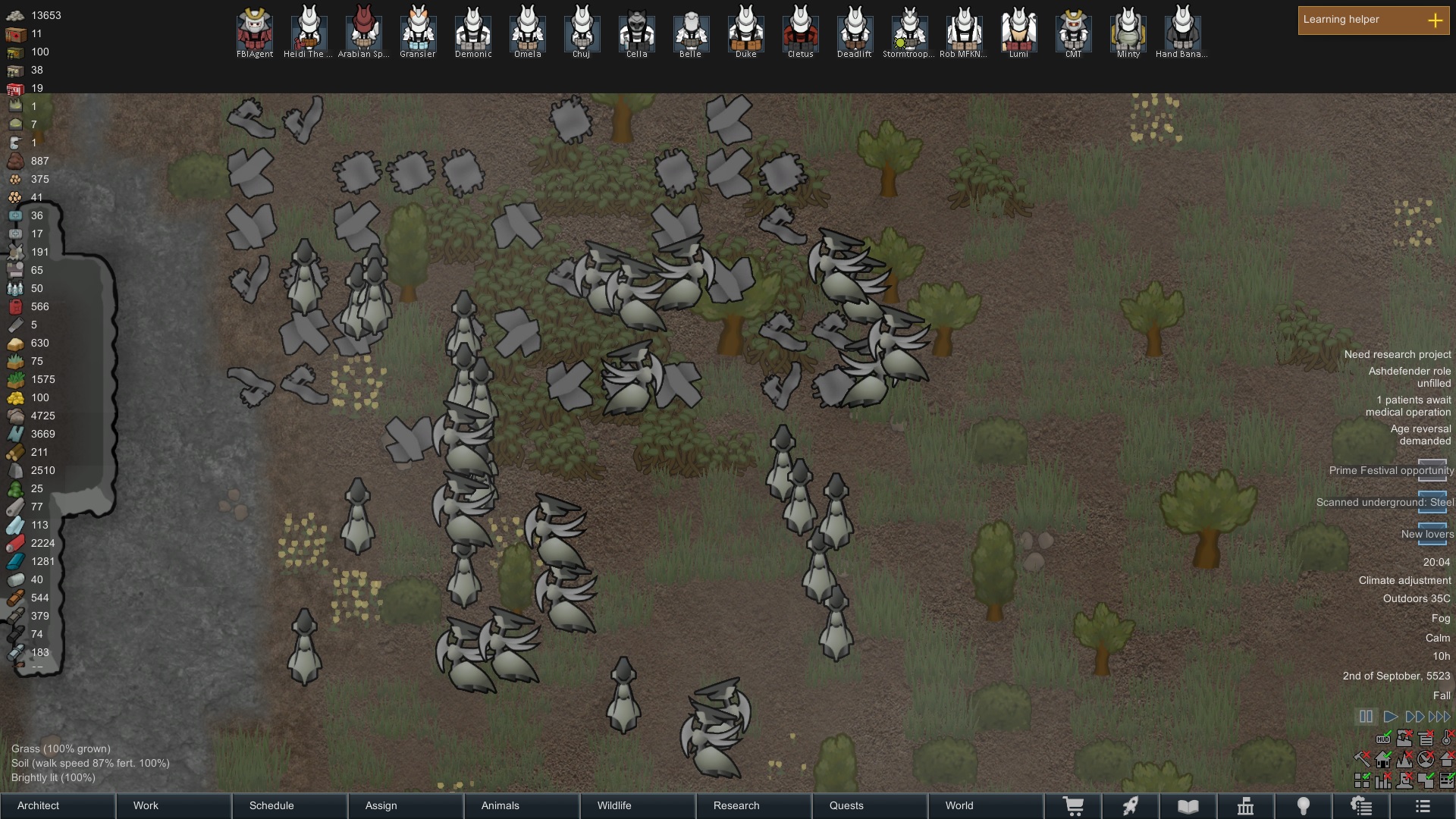Click the crossed-weapons icon near the cart

coord(1130,805)
